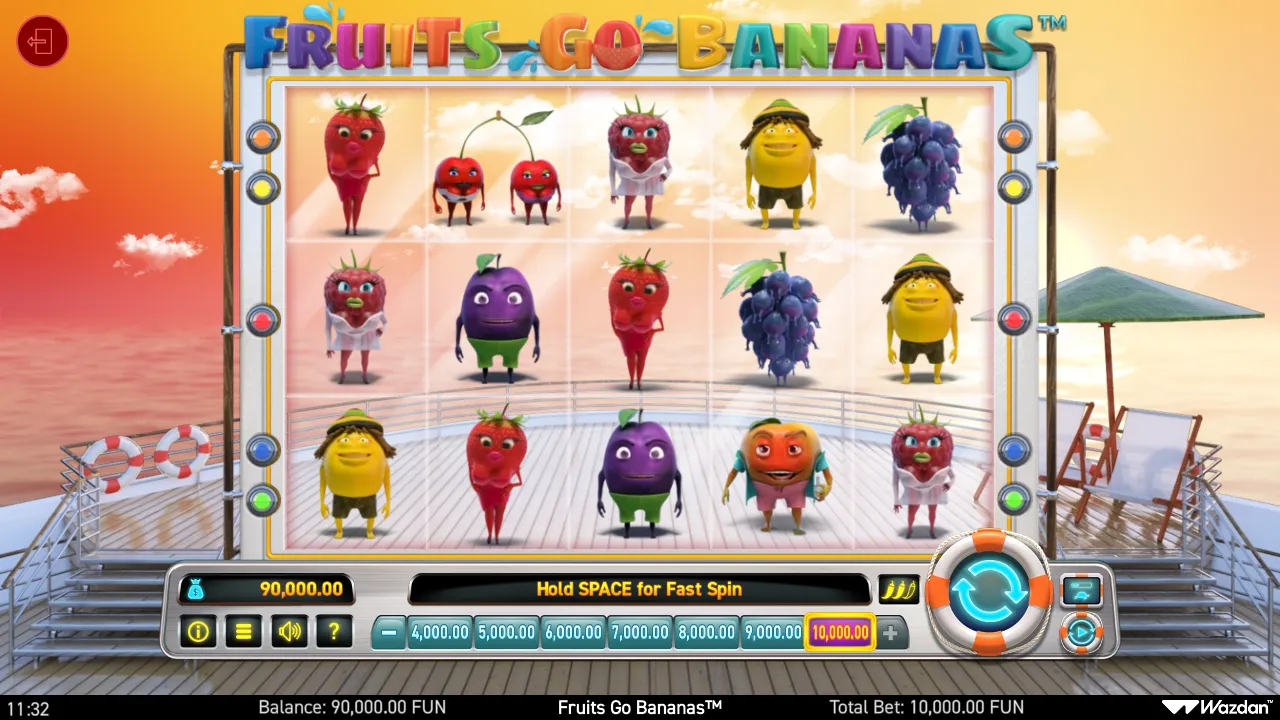Viewport: 1280px width, 720px height.
Task: Click the chili peppers volatility icon
Action: 899,589
